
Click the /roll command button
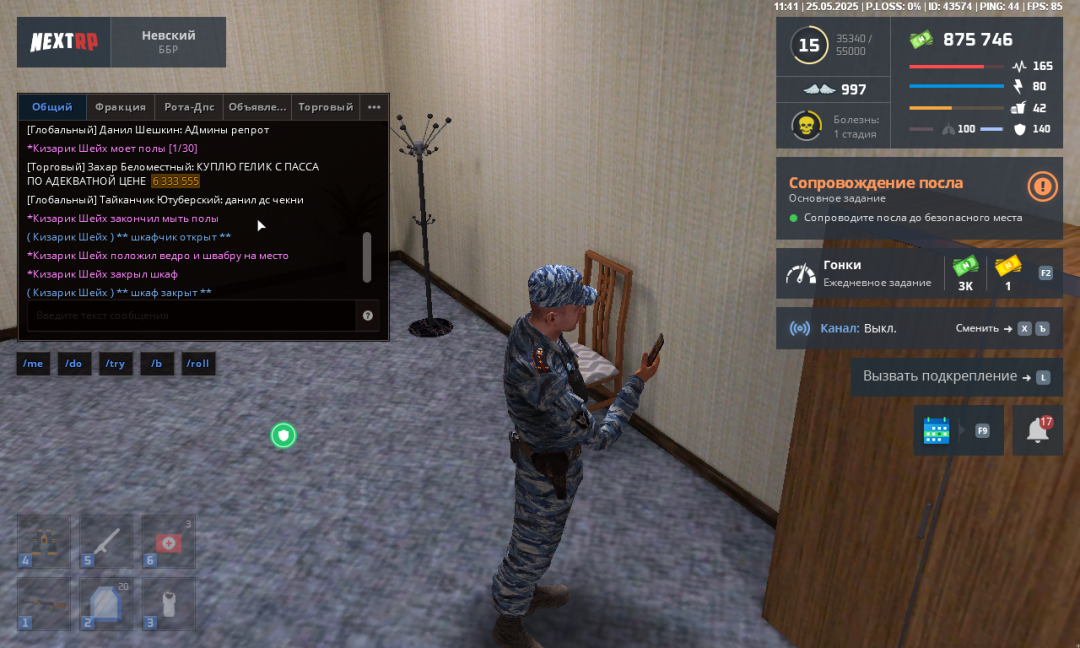(198, 364)
